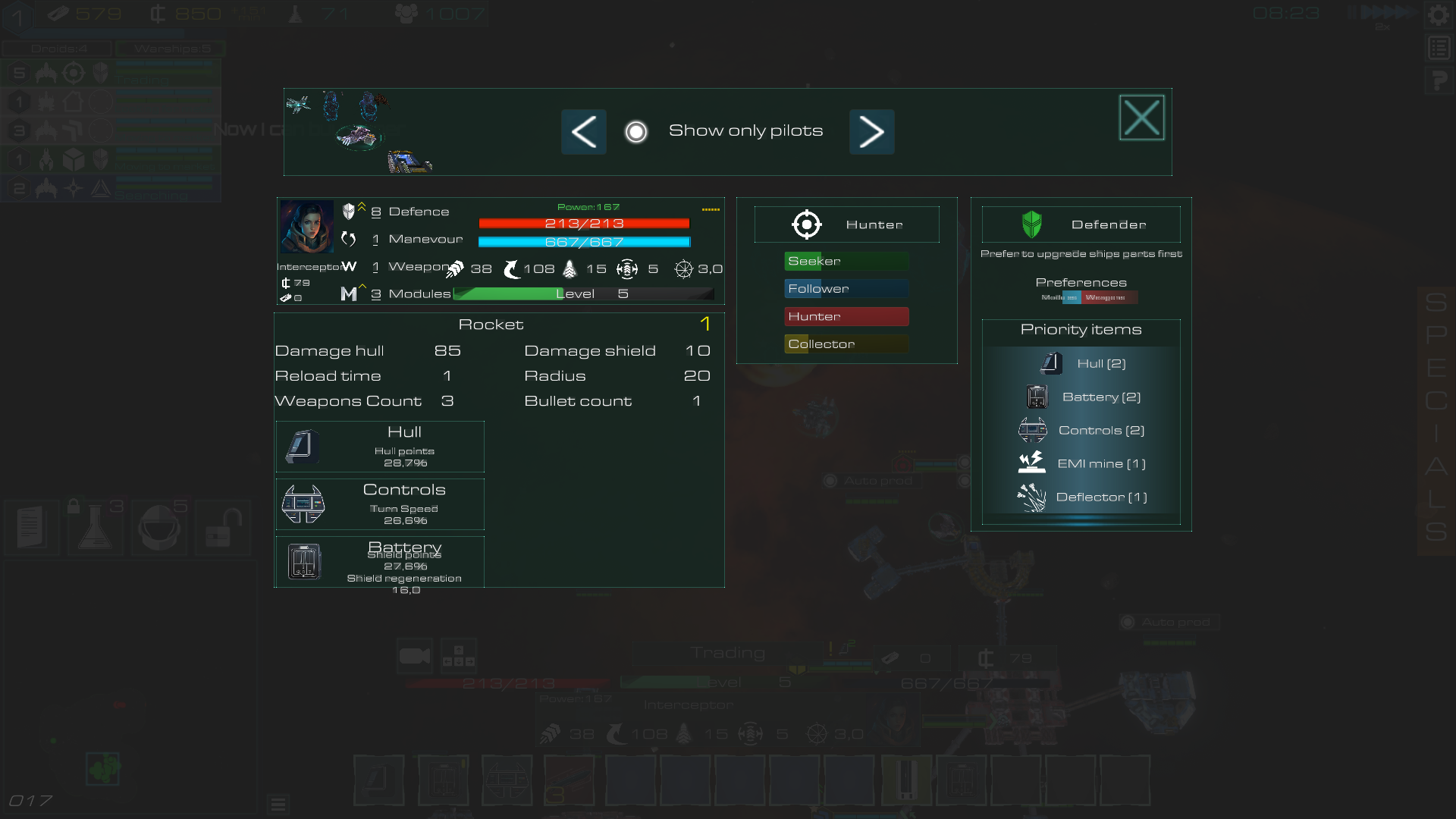Viewport: 1456px width, 819px height.
Task: Enable the Seeker behavior mode
Action: tap(846, 260)
